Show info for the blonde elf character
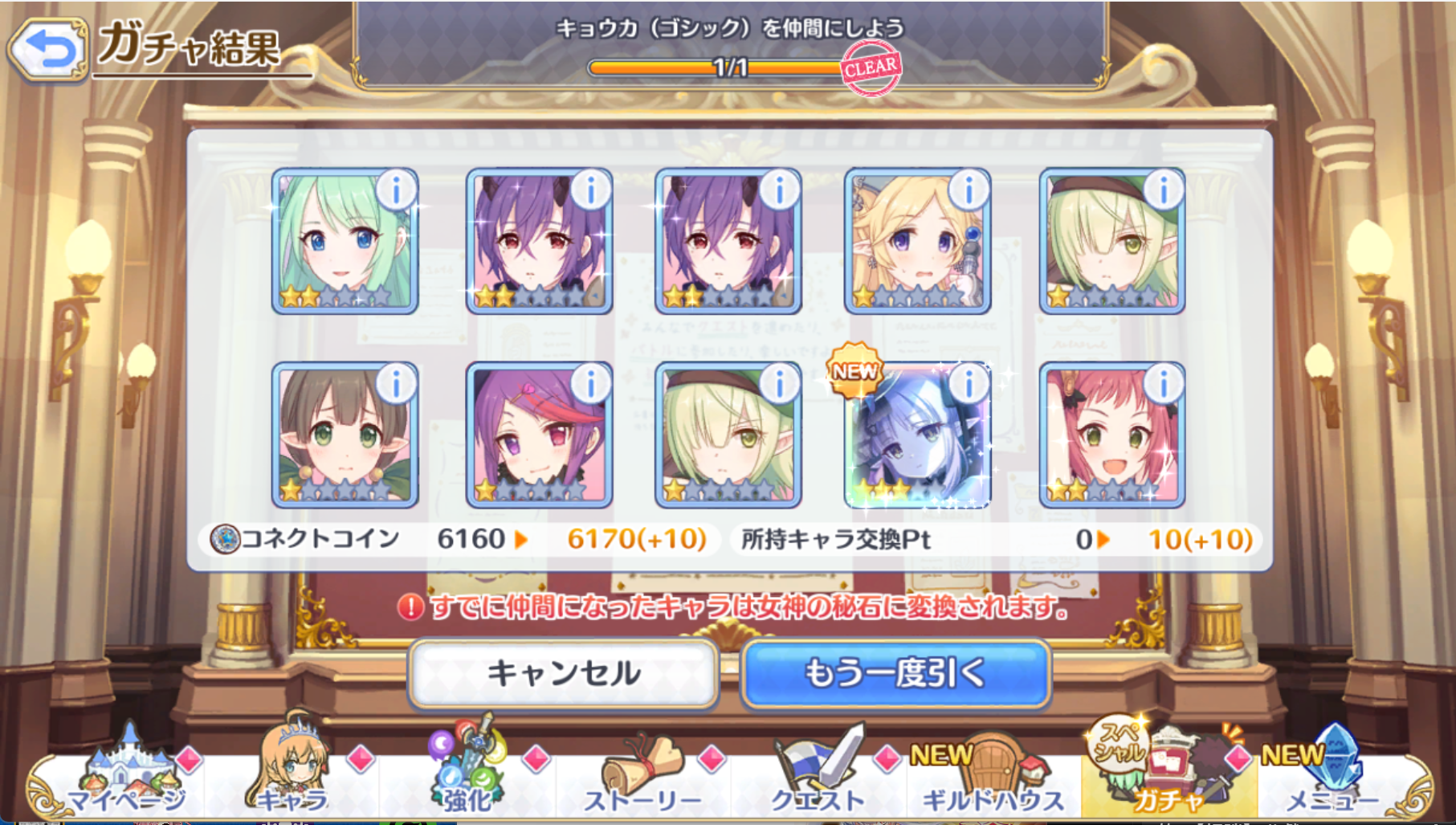The image size is (1456, 825). [969, 190]
